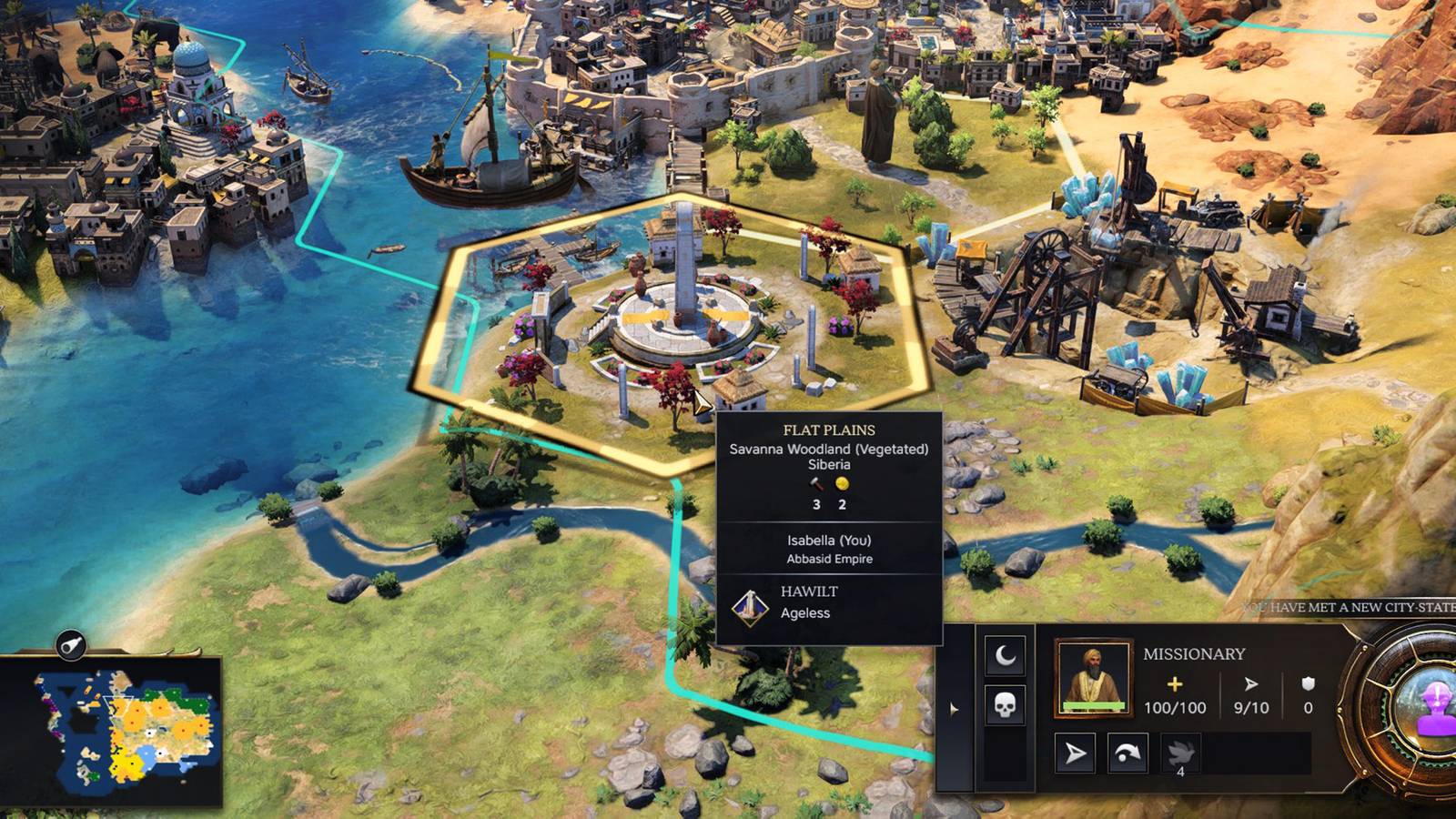The image size is (1456, 819).
Task: Click the skip-turn curved arrow icon
Action: [1127, 753]
